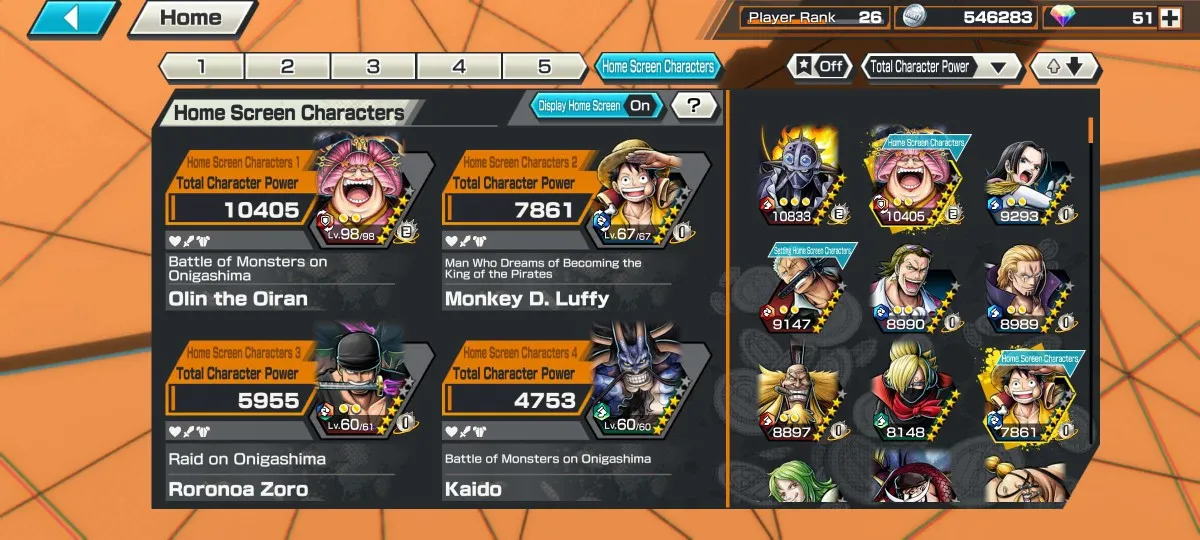Reverse the sort order arrows
The height and width of the screenshot is (540, 1200).
click(x=1064, y=67)
